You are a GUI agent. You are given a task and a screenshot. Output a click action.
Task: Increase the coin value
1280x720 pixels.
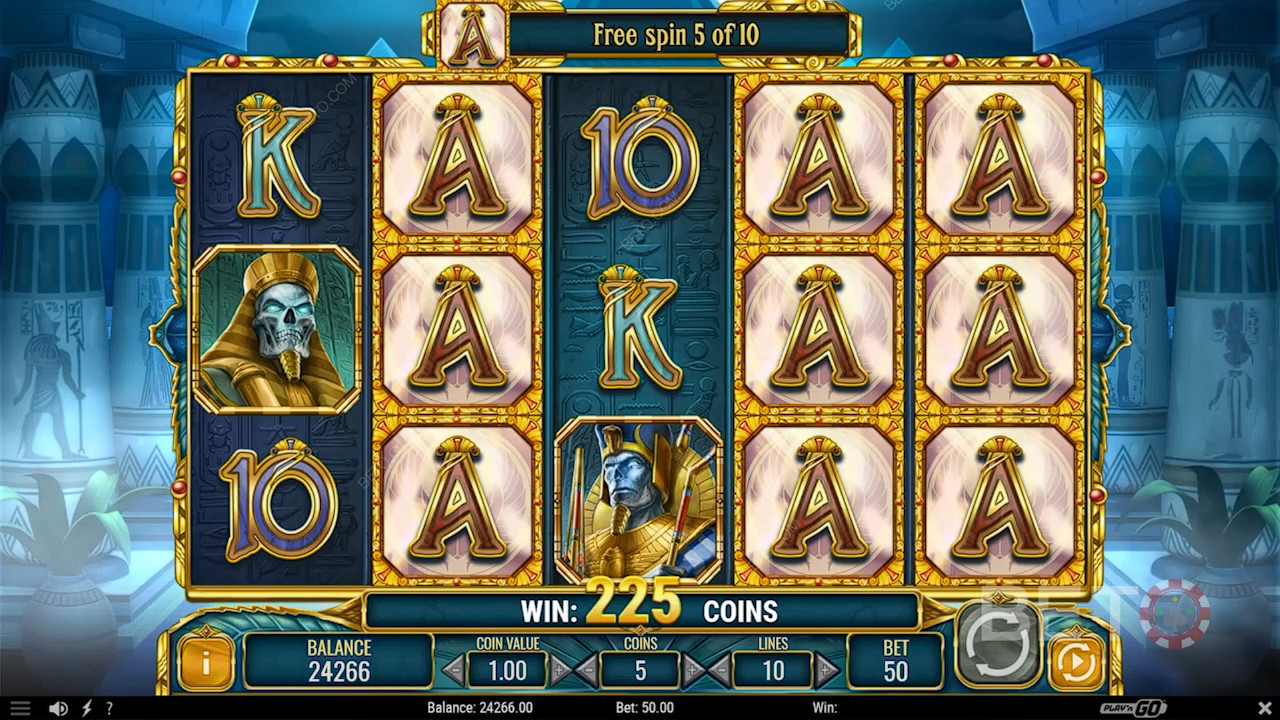560,669
